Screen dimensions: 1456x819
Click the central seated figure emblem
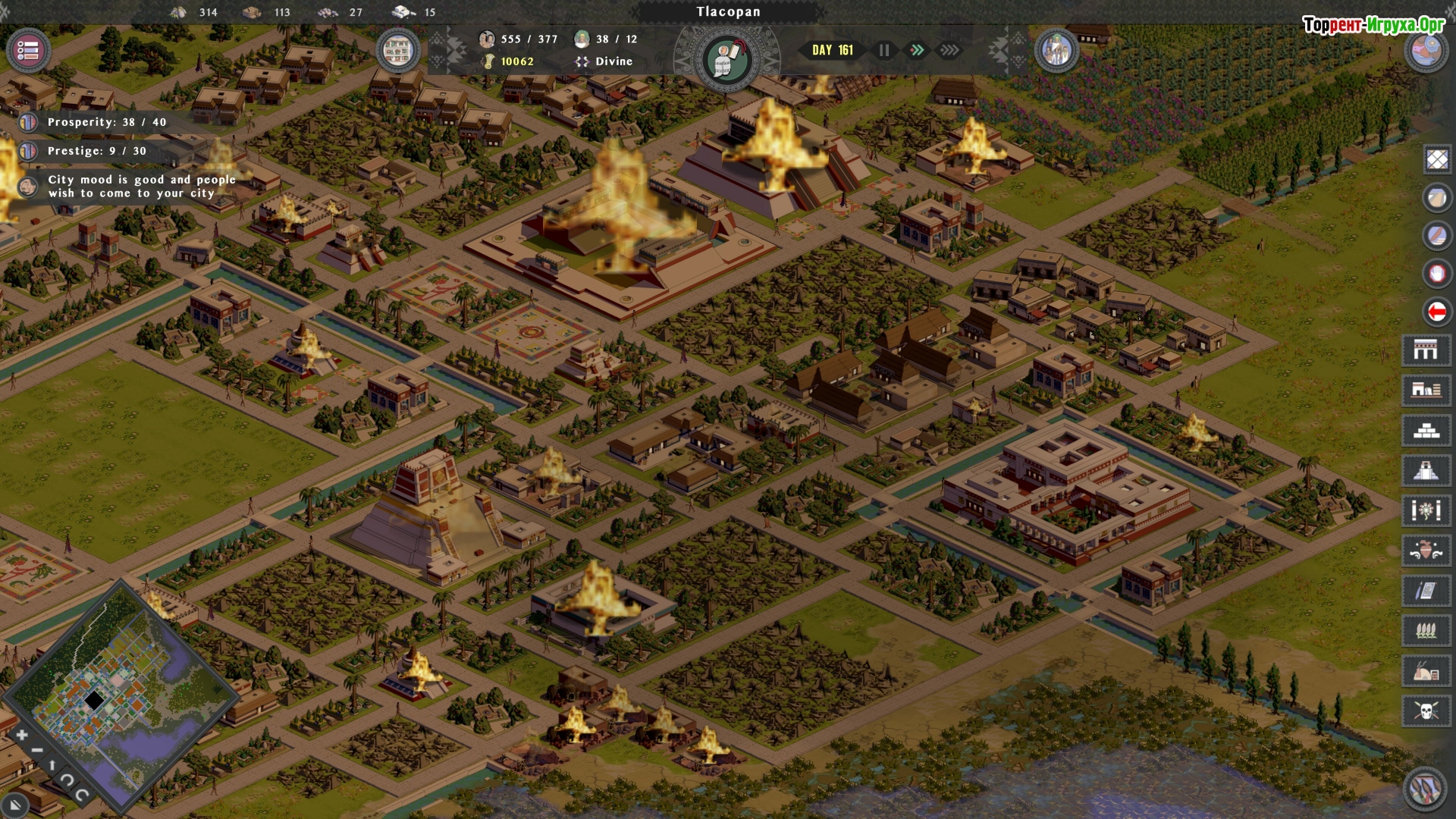point(726,59)
